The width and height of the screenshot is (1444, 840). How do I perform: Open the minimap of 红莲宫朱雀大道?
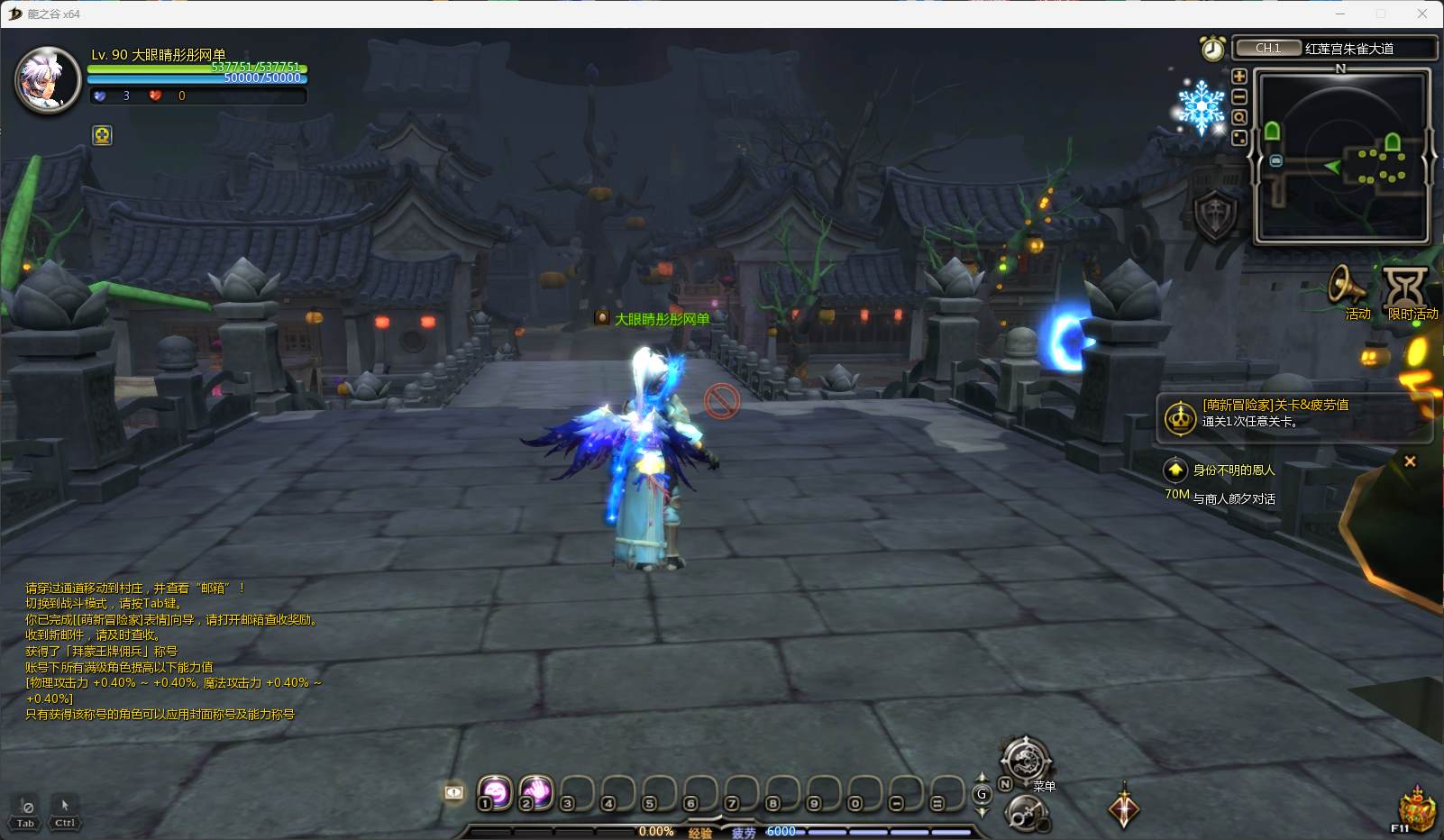(x=1342, y=158)
